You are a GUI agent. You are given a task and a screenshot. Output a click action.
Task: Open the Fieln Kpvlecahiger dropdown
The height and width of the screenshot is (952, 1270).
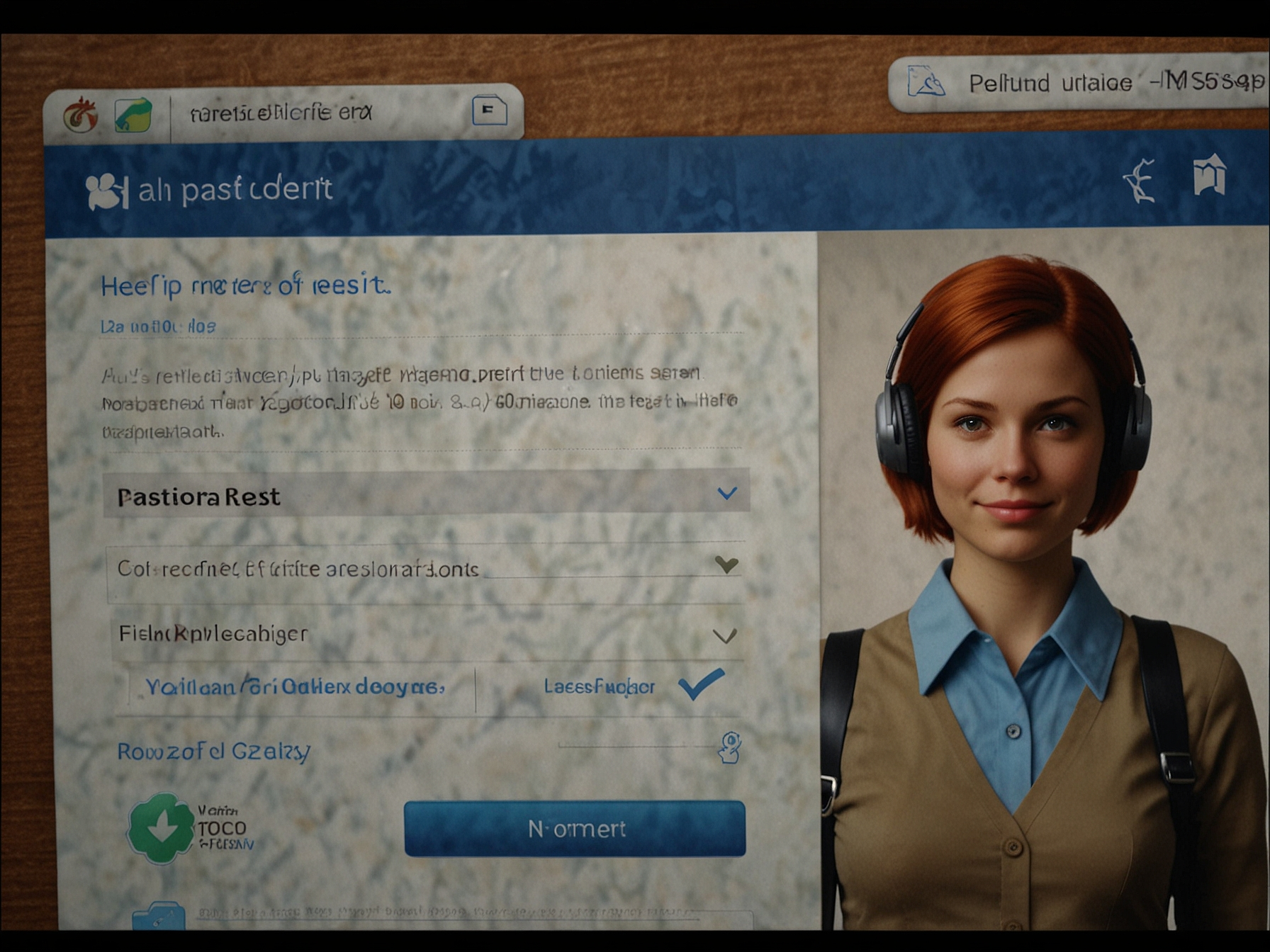724,635
